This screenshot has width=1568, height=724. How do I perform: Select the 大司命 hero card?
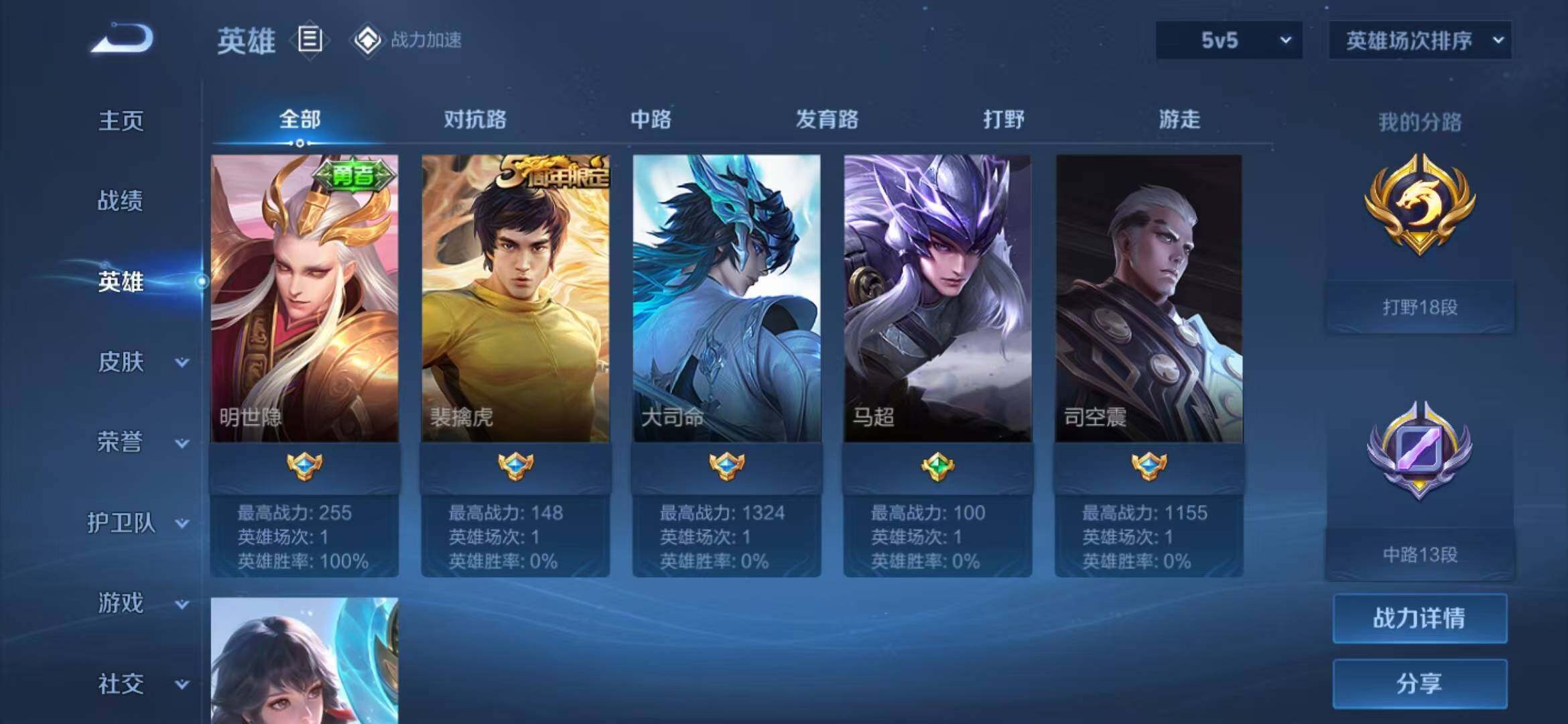coord(726,298)
